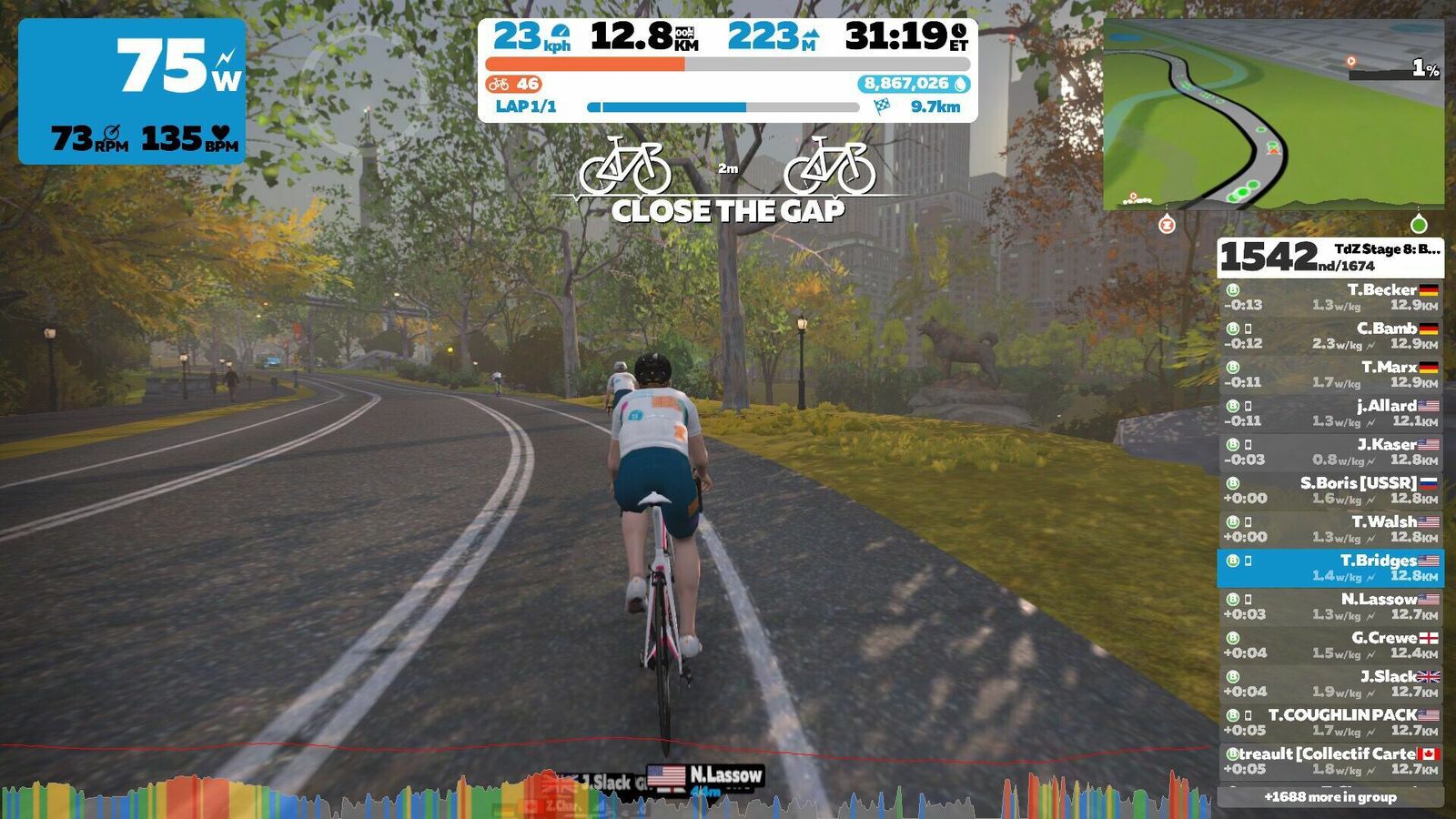This screenshot has height=819, width=1456.
Task: Select T.Becker in the rider list
Action: pyautogui.click(x=1330, y=298)
